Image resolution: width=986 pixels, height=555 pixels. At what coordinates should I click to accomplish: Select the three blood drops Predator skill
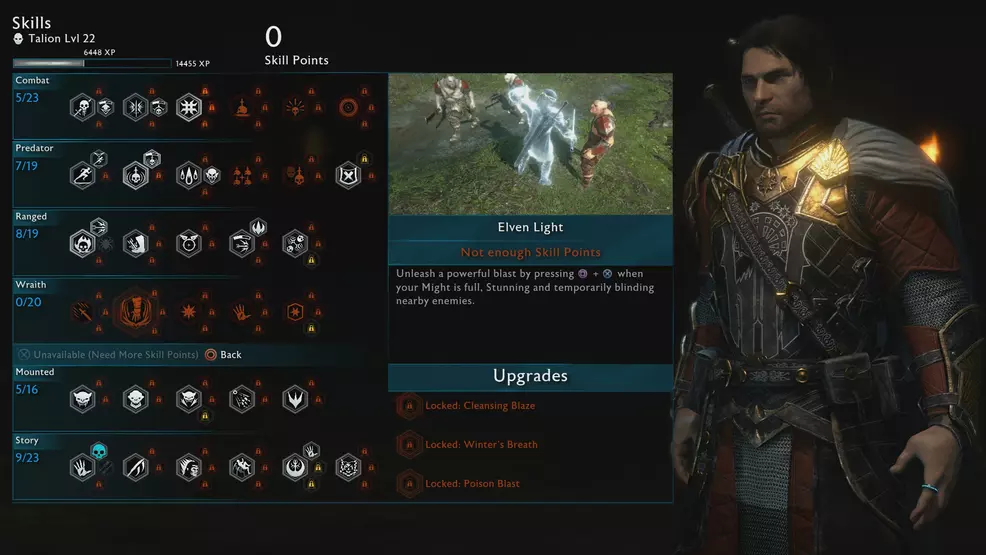pos(189,175)
